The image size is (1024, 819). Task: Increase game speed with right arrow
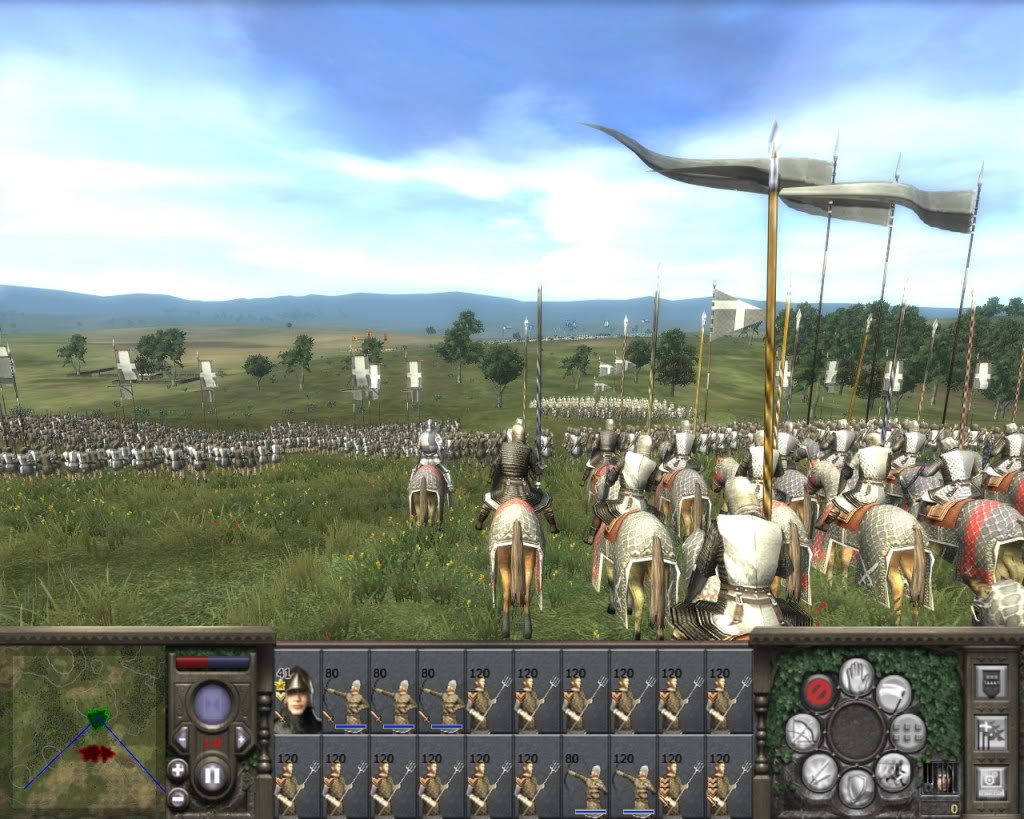click(241, 739)
